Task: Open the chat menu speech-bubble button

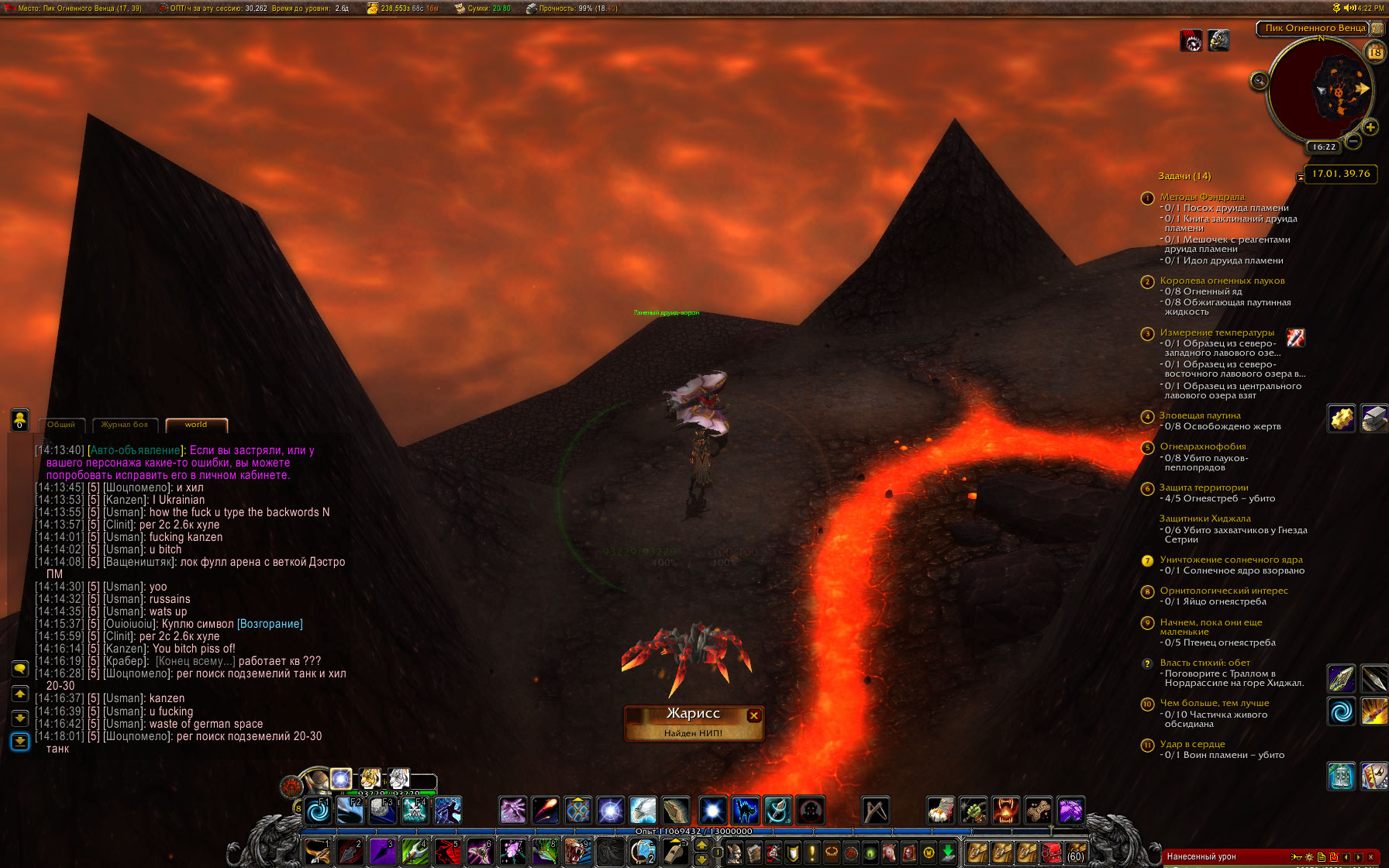Action: pyautogui.click(x=20, y=669)
